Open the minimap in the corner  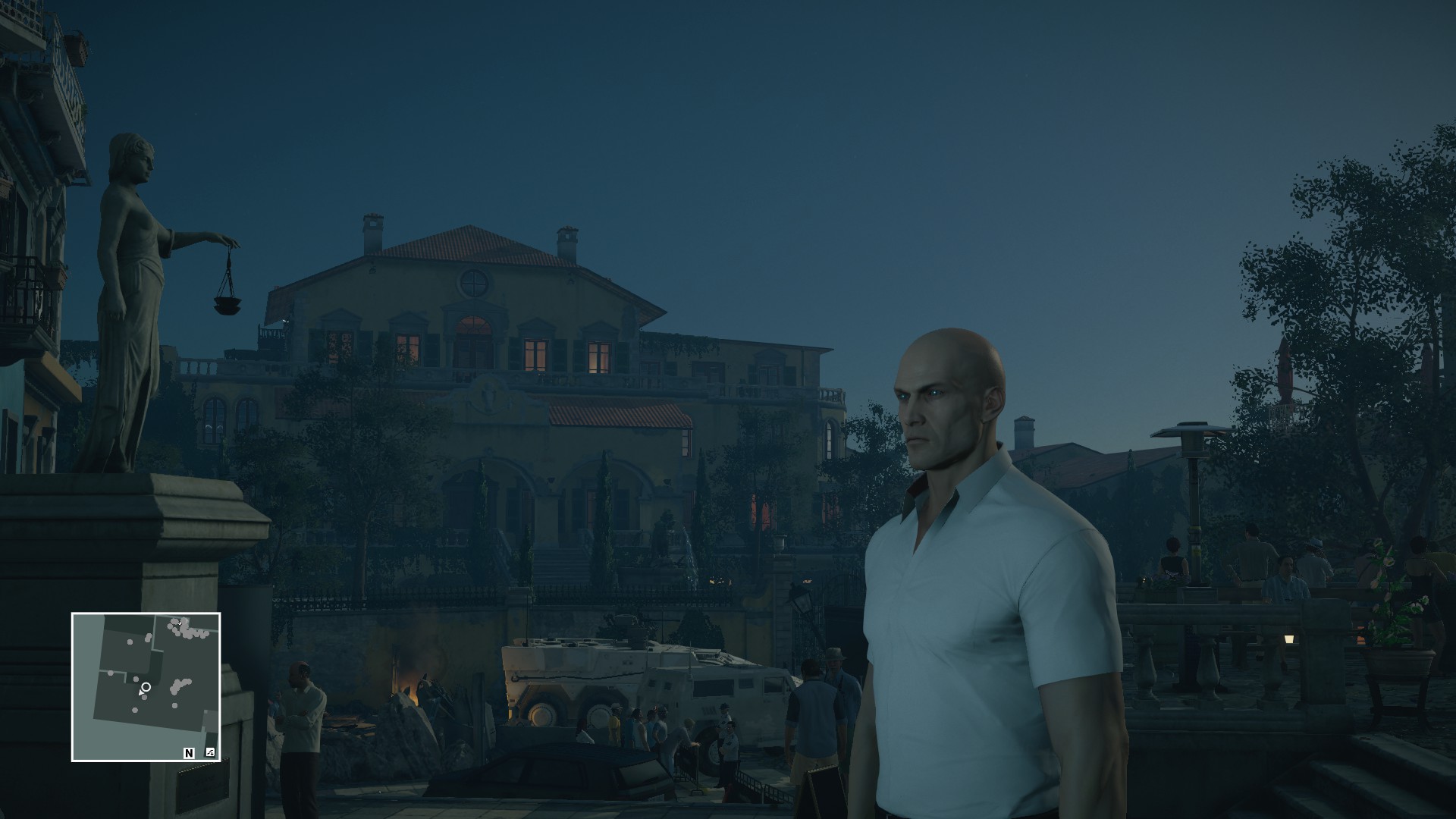[x=146, y=686]
